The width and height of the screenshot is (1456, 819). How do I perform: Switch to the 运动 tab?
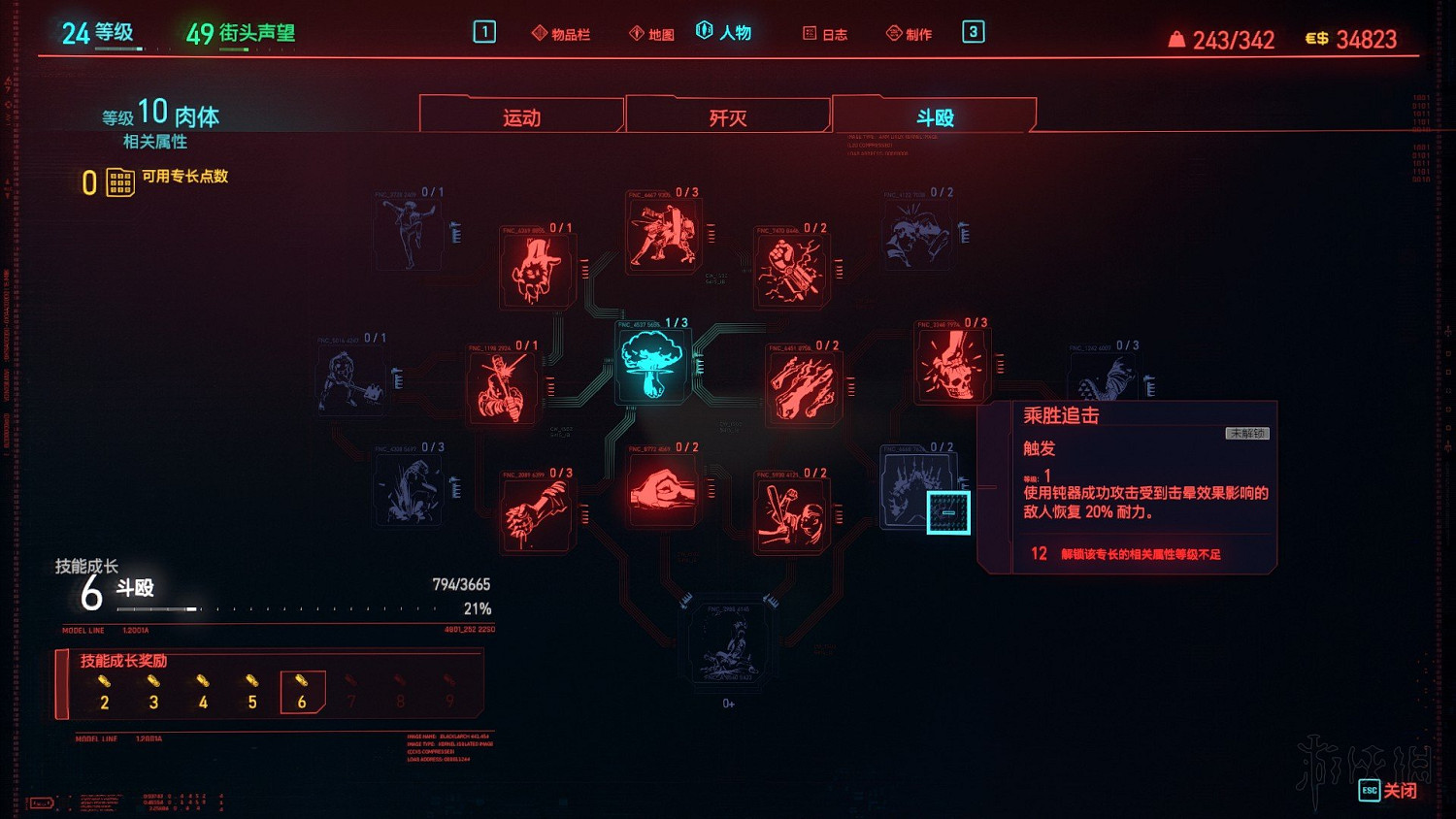point(521,116)
